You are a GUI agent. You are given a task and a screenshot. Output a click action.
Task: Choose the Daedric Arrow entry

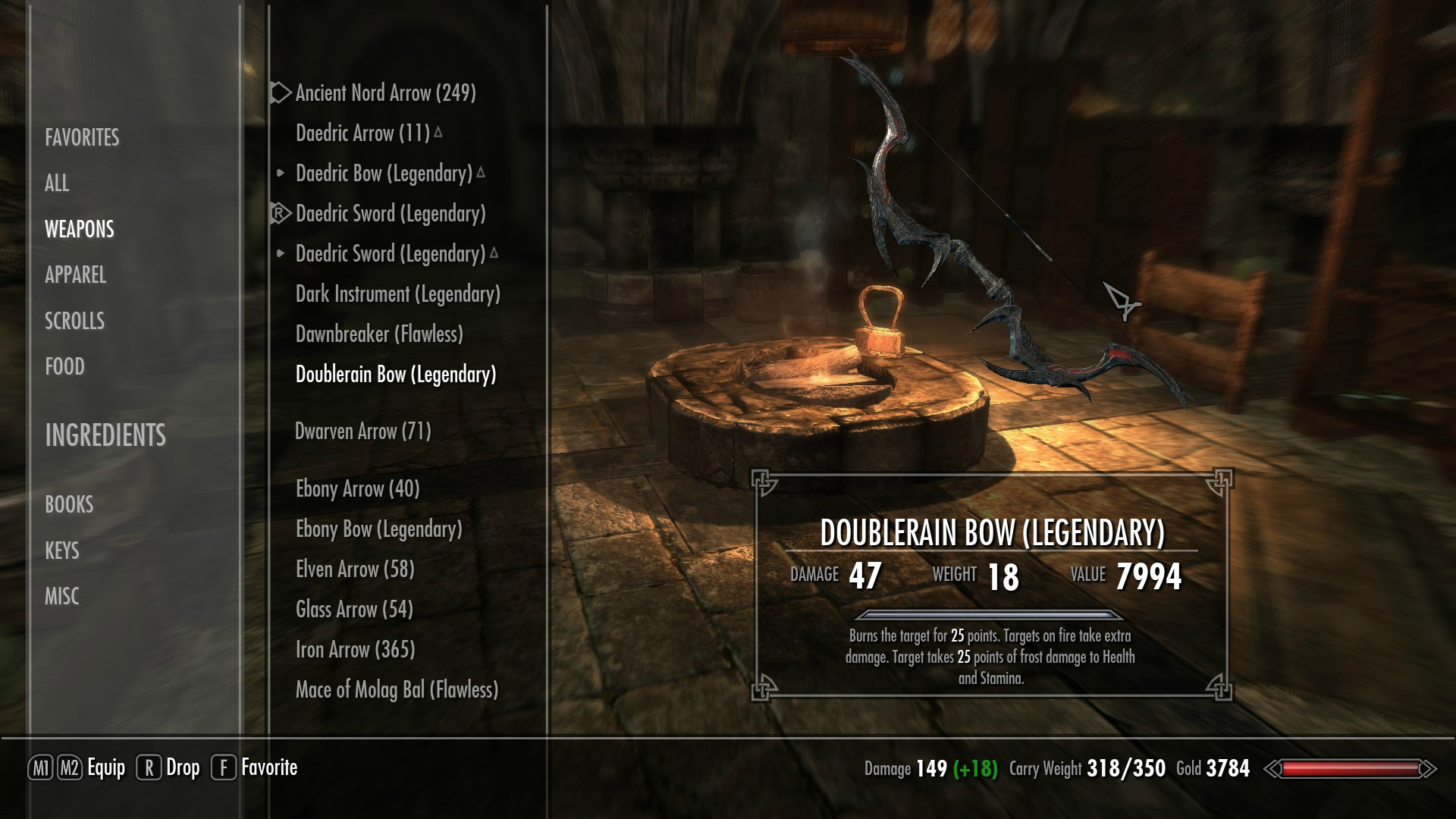coord(362,133)
